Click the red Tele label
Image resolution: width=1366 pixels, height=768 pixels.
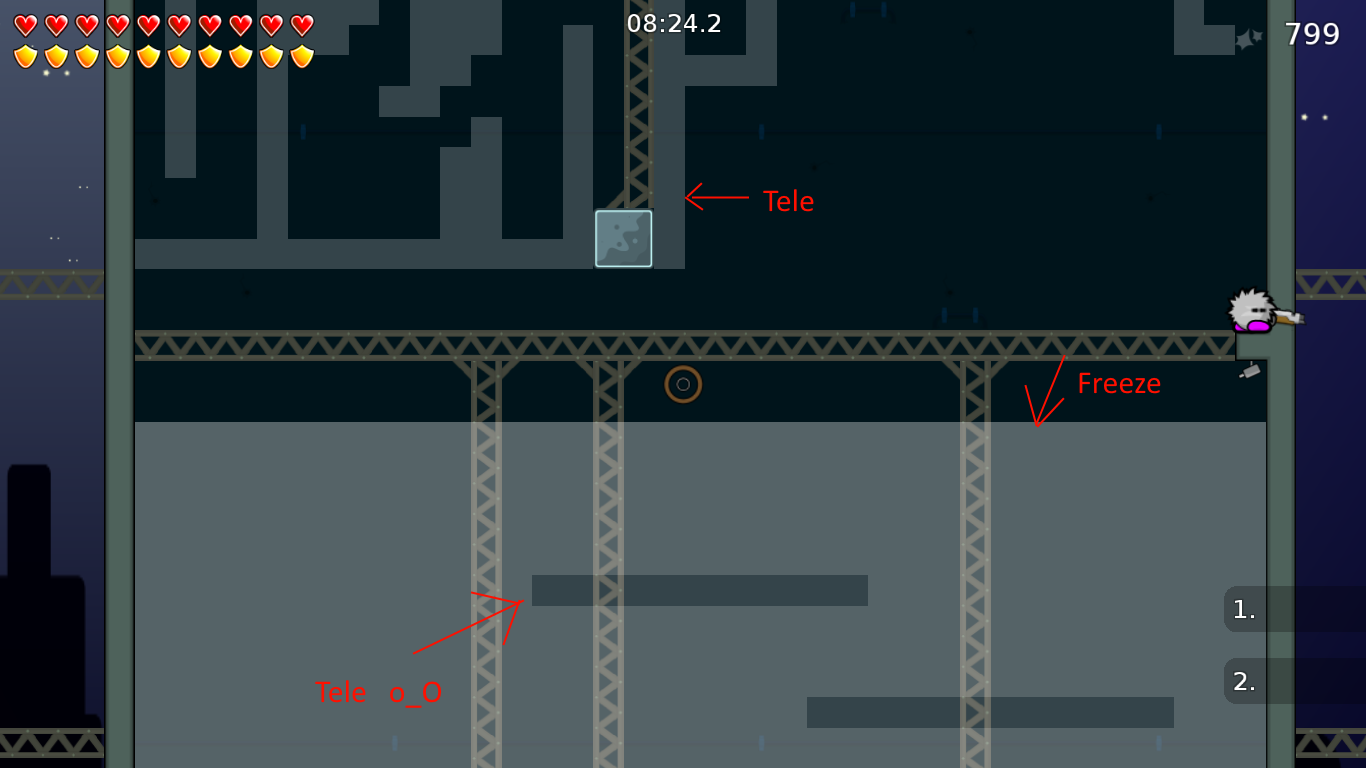pyautogui.click(x=787, y=201)
